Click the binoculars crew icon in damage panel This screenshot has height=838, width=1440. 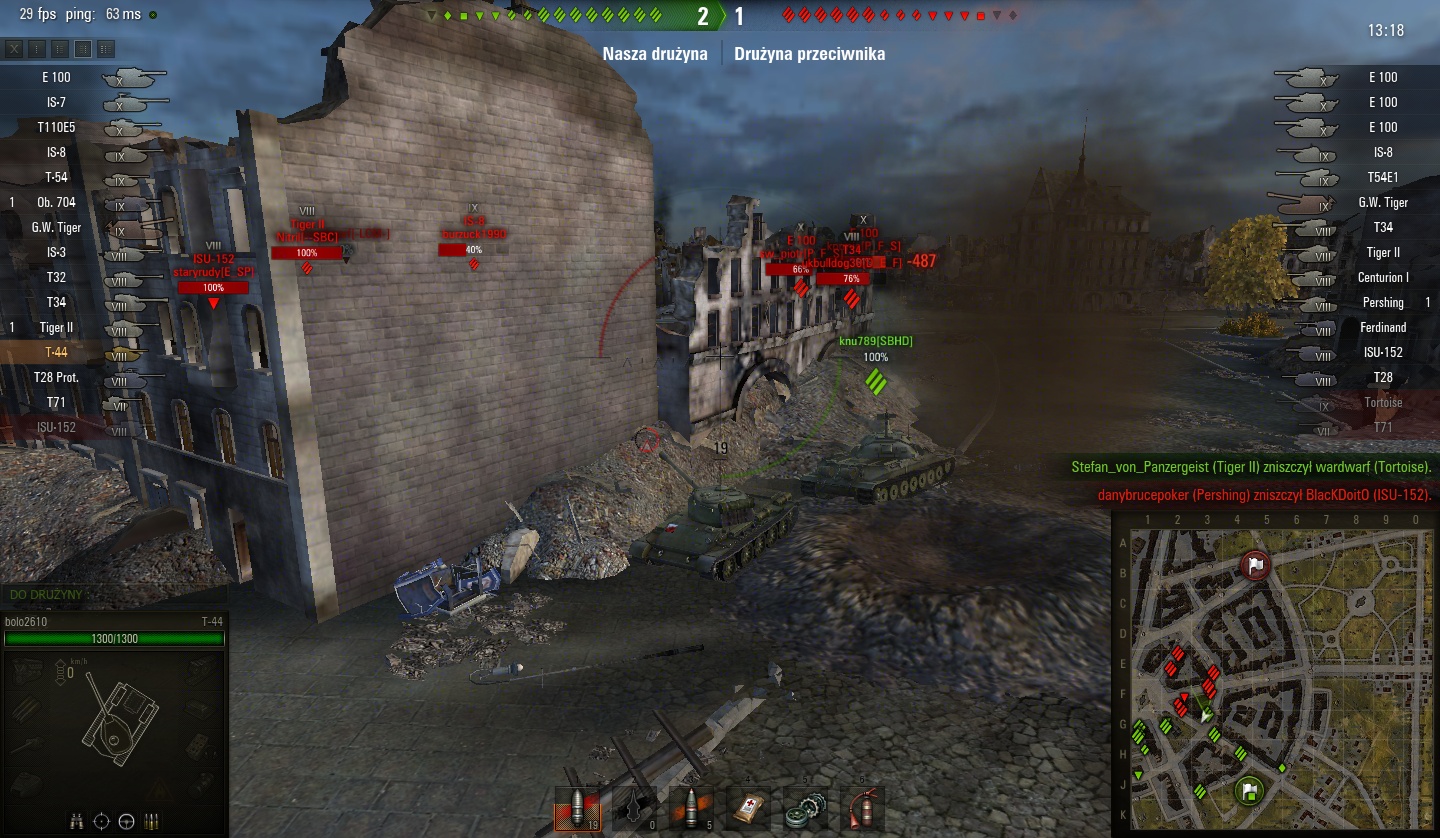(x=77, y=821)
